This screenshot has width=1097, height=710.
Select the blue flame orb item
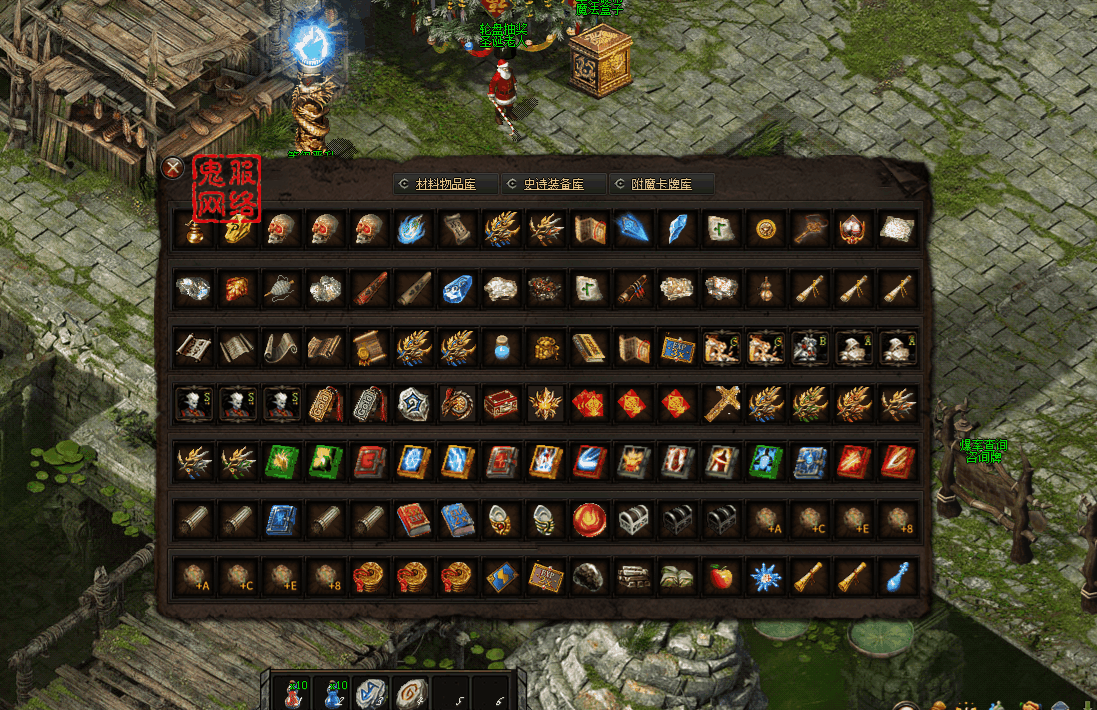[413, 229]
